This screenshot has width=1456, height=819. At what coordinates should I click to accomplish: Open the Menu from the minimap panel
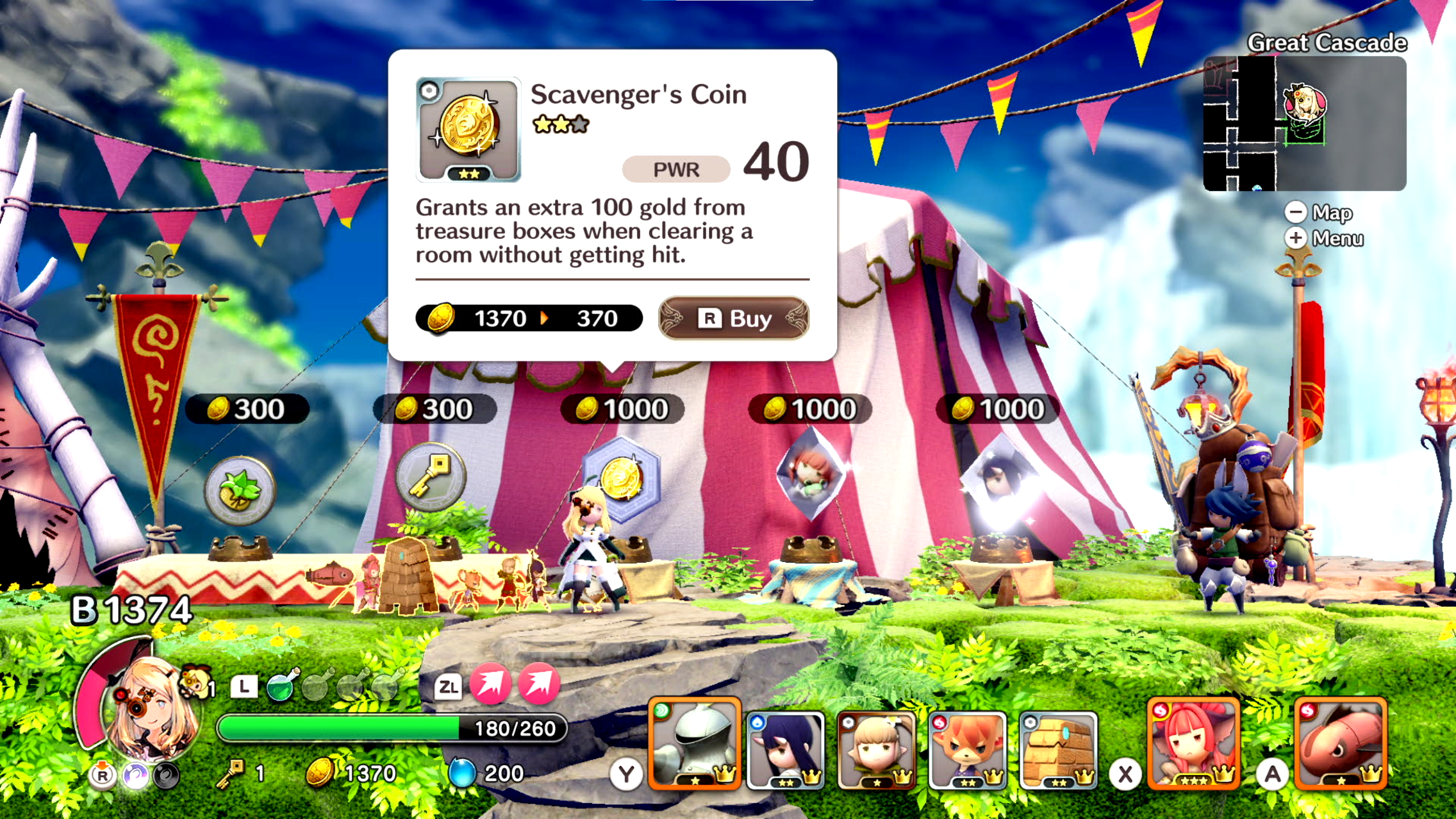tap(1325, 238)
